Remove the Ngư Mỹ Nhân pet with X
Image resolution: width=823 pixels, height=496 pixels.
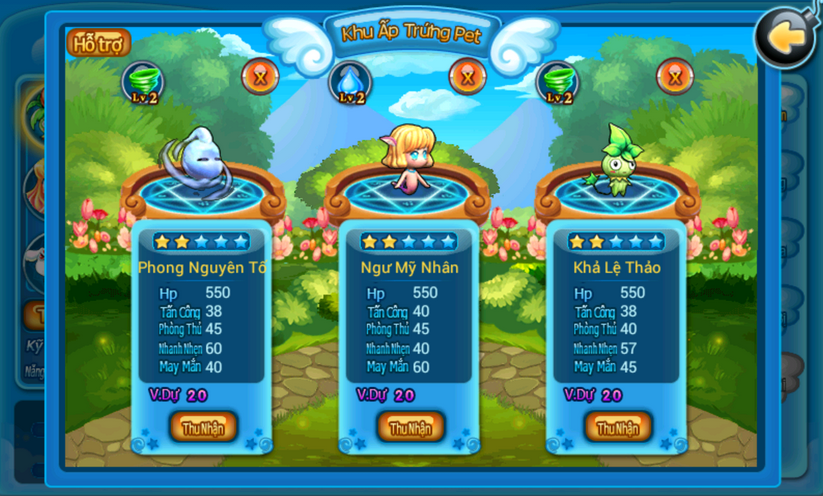coord(467,76)
